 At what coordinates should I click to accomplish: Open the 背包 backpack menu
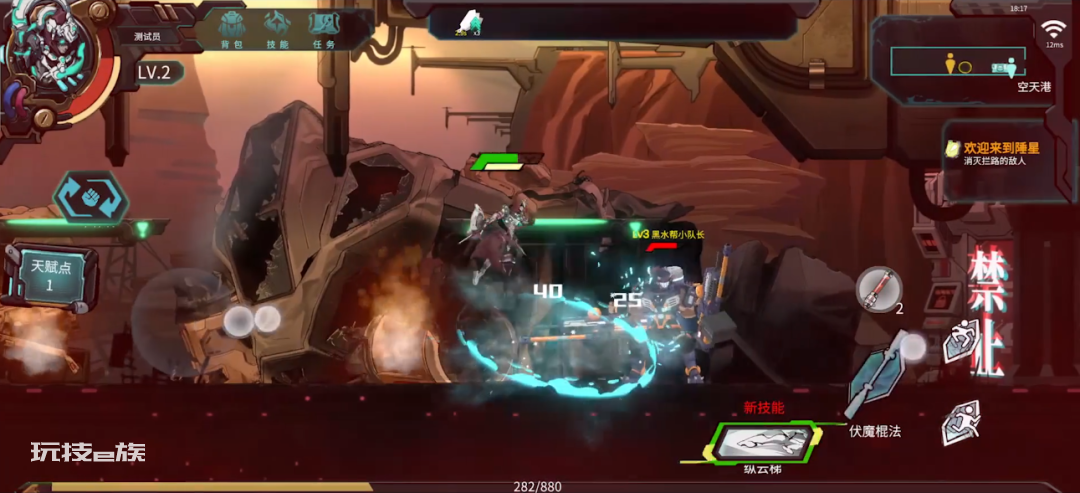[x=232, y=29]
